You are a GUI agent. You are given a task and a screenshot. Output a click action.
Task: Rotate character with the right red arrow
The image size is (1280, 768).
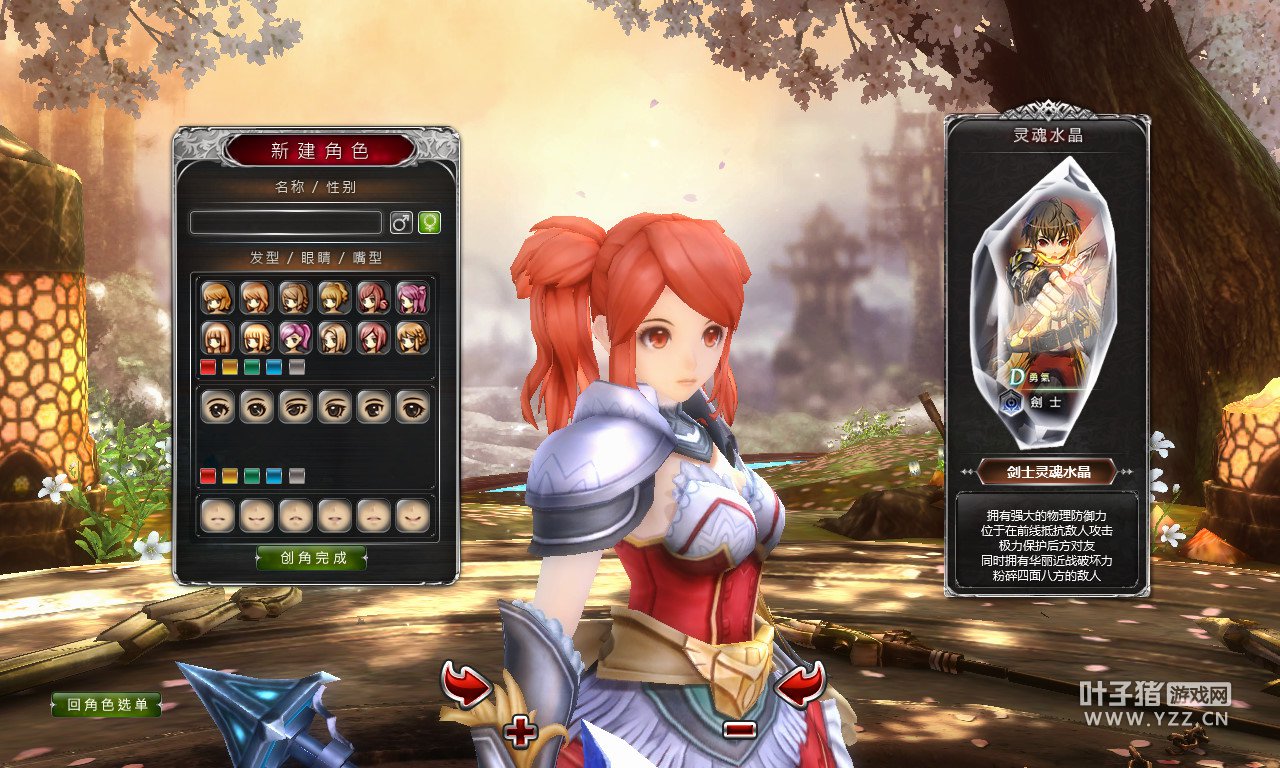(x=801, y=686)
